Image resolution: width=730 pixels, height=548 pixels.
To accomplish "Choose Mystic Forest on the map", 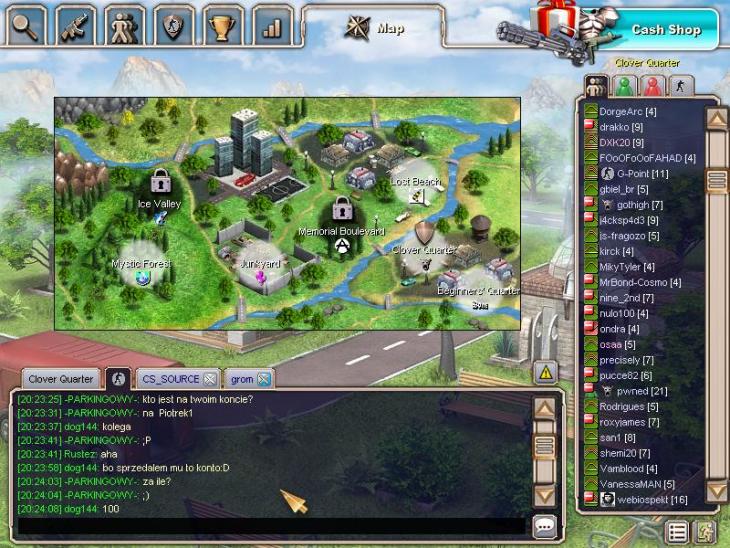I will [x=141, y=268].
